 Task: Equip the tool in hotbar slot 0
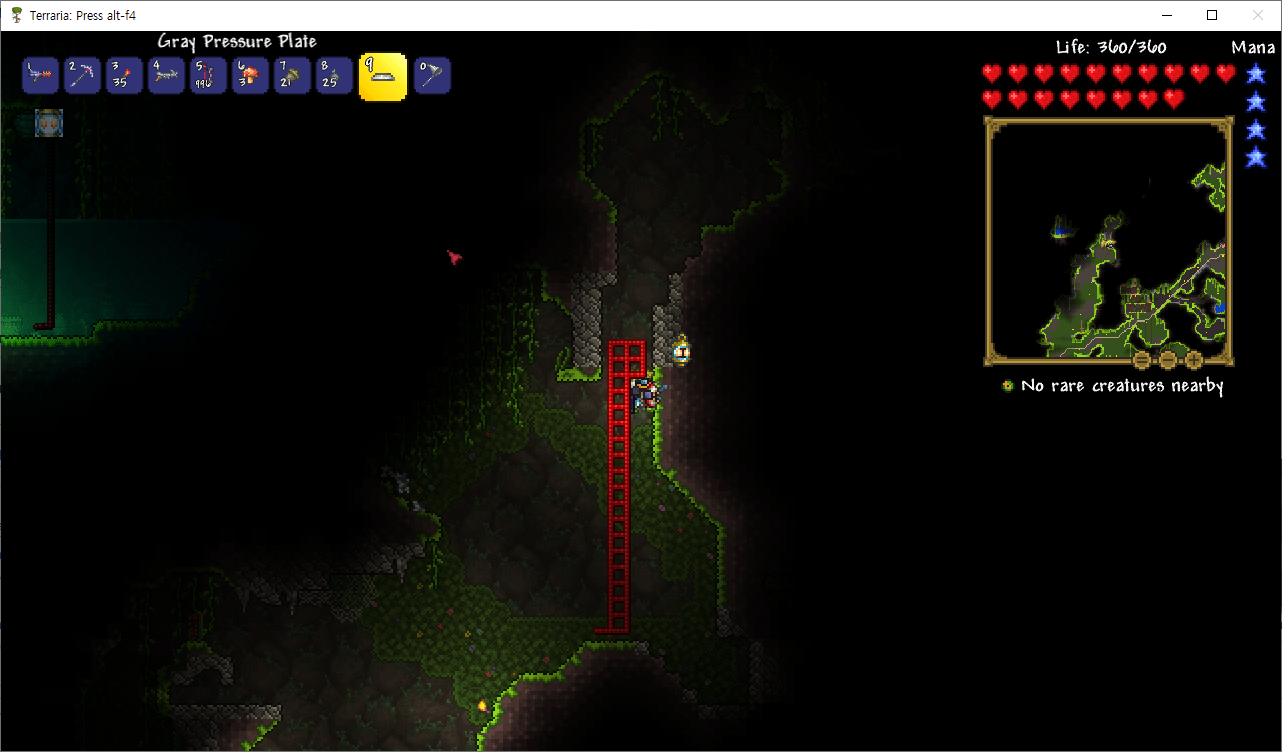point(432,75)
